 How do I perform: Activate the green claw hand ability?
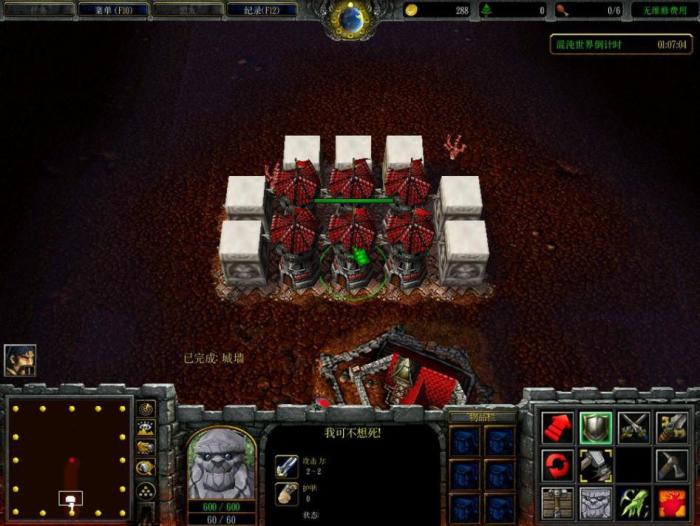click(634, 501)
